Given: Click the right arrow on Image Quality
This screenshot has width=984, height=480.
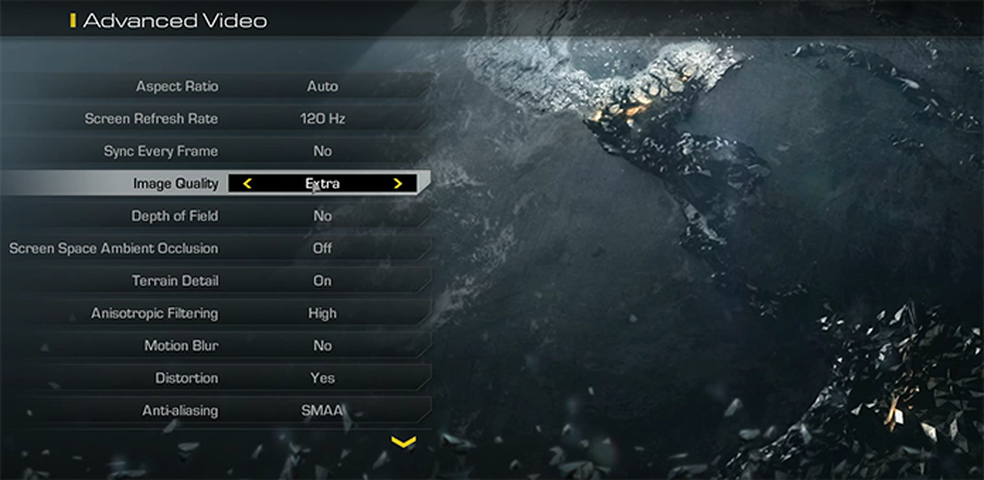Looking at the screenshot, I should (397, 184).
